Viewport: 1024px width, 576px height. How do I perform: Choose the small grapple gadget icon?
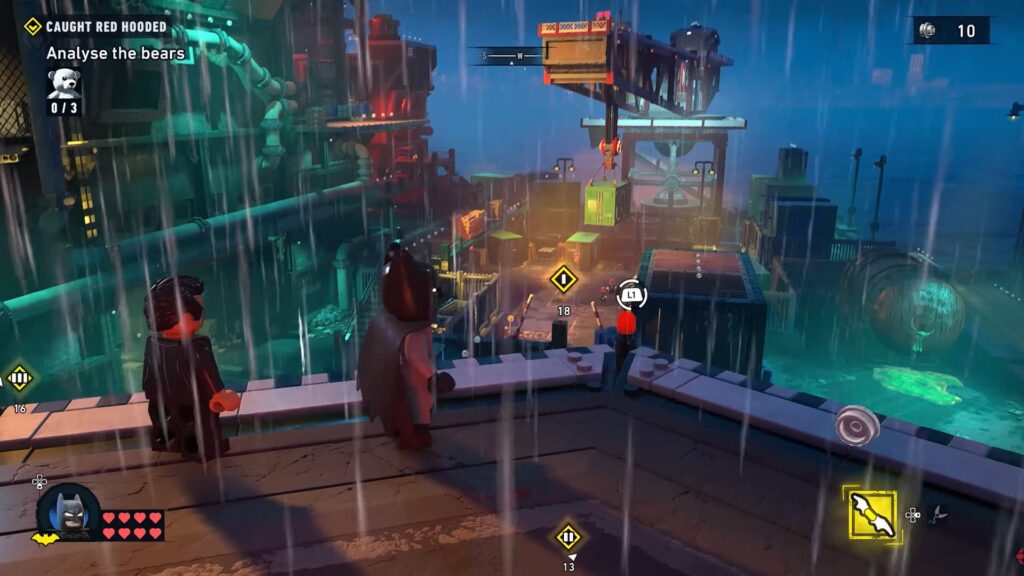point(937,515)
